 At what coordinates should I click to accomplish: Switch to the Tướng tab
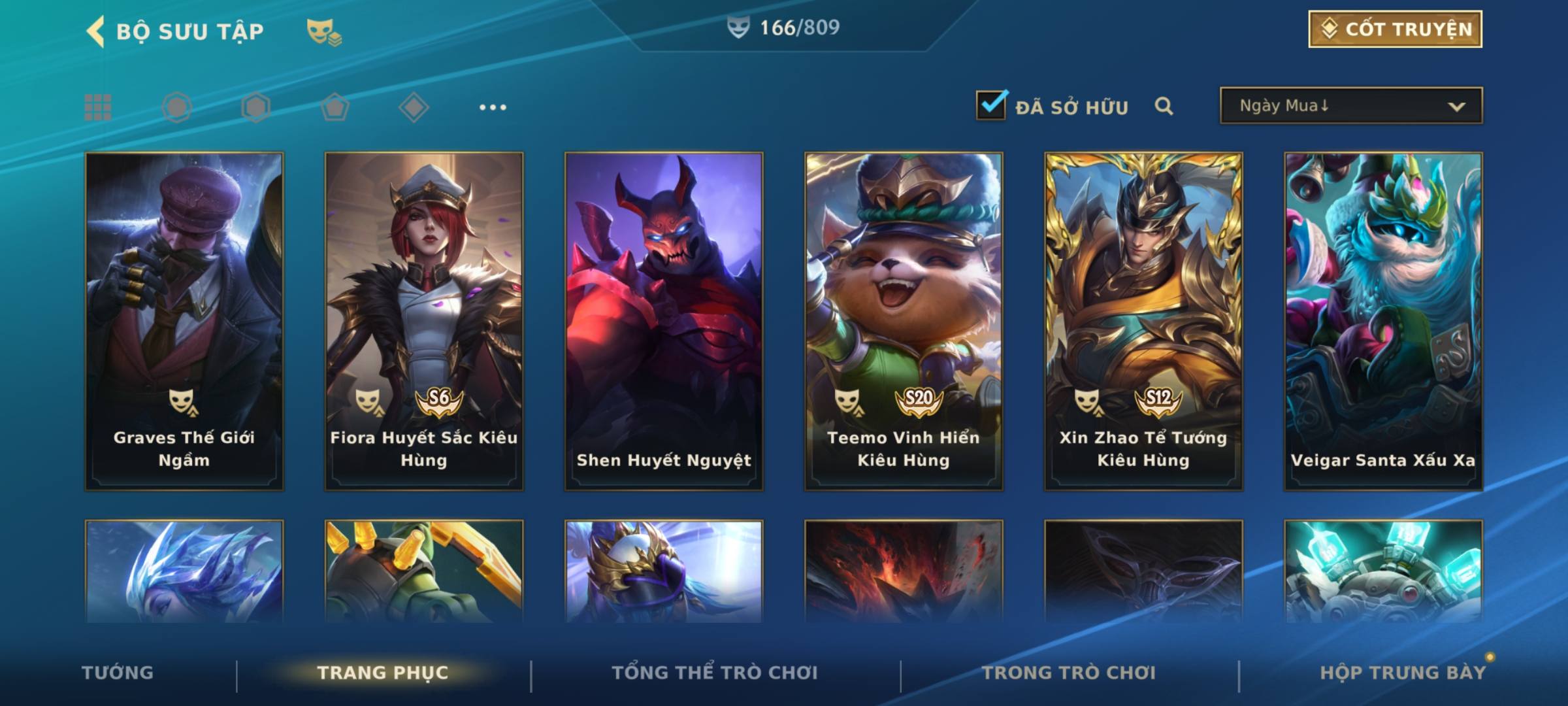(x=118, y=673)
